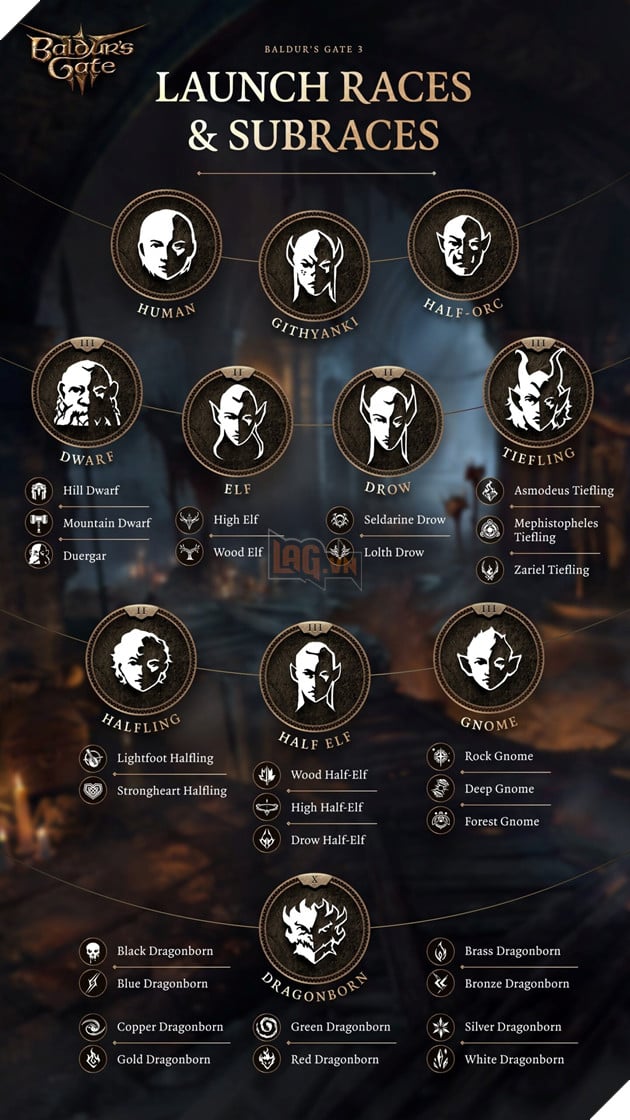
Task: Select the Strongheart Halfling subrace icon
Action: pyautogui.click(x=93, y=790)
